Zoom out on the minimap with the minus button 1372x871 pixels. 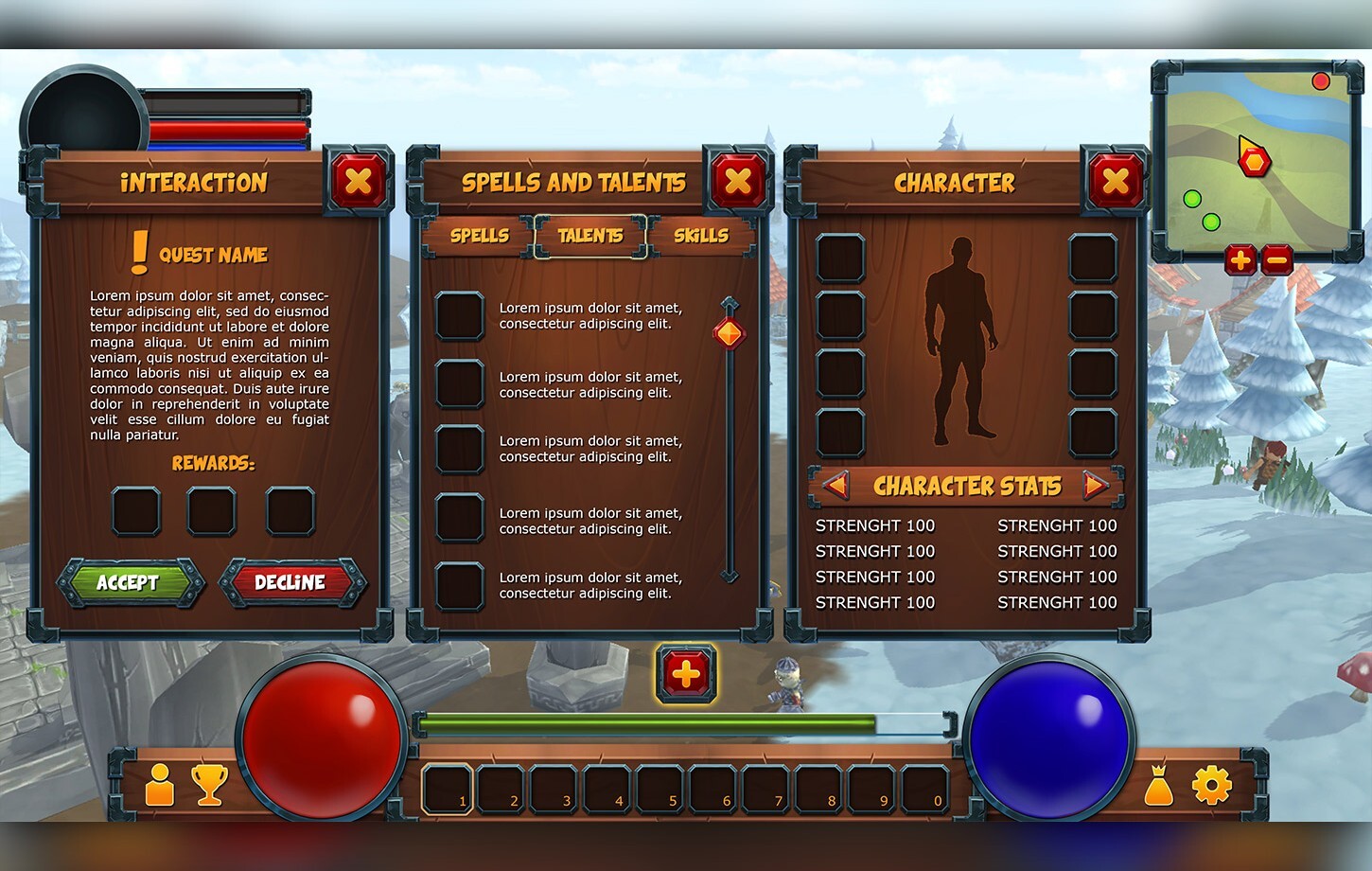tap(1277, 259)
